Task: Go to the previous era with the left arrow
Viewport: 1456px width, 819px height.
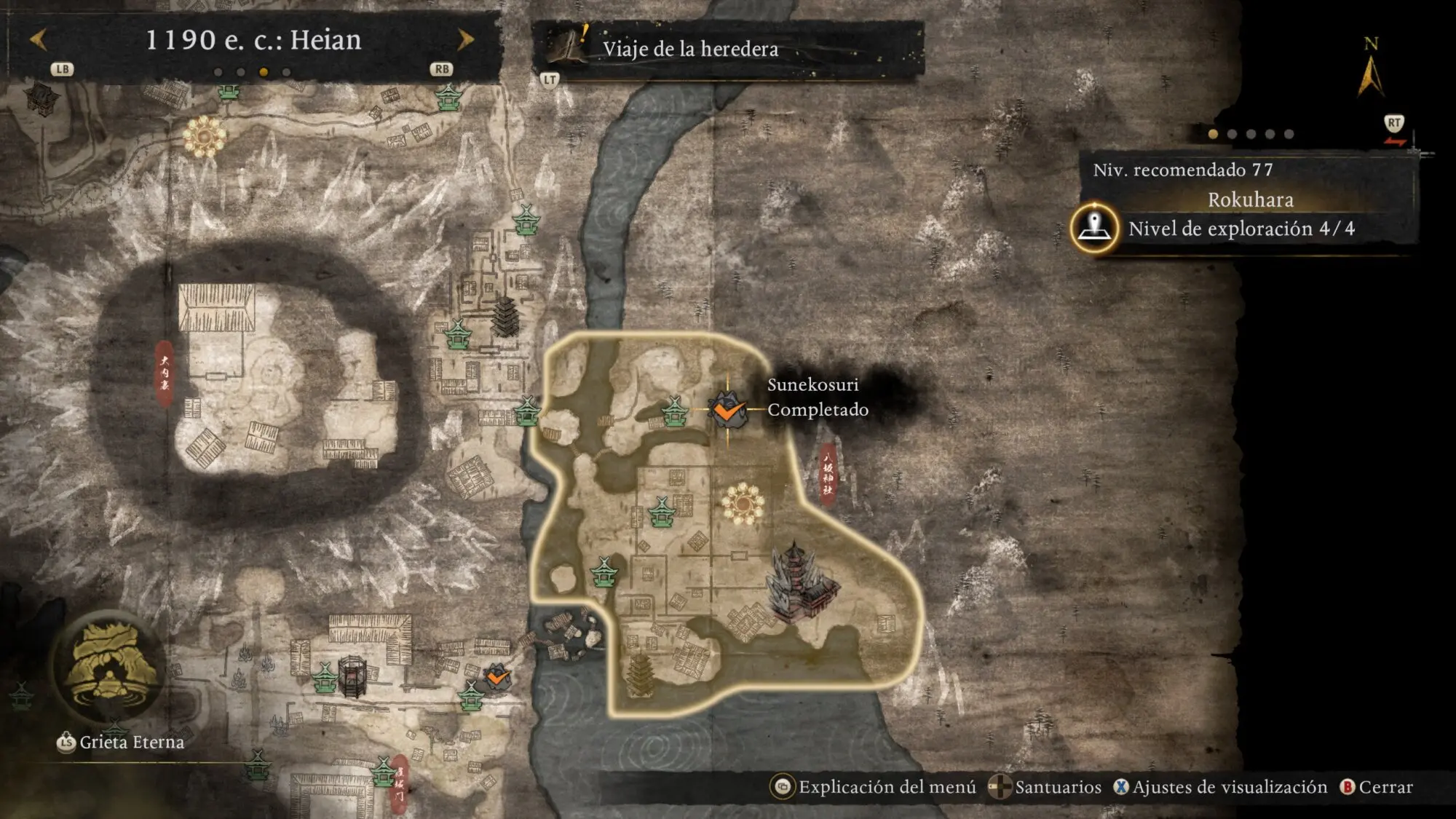Action: pyautogui.click(x=39, y=39)
